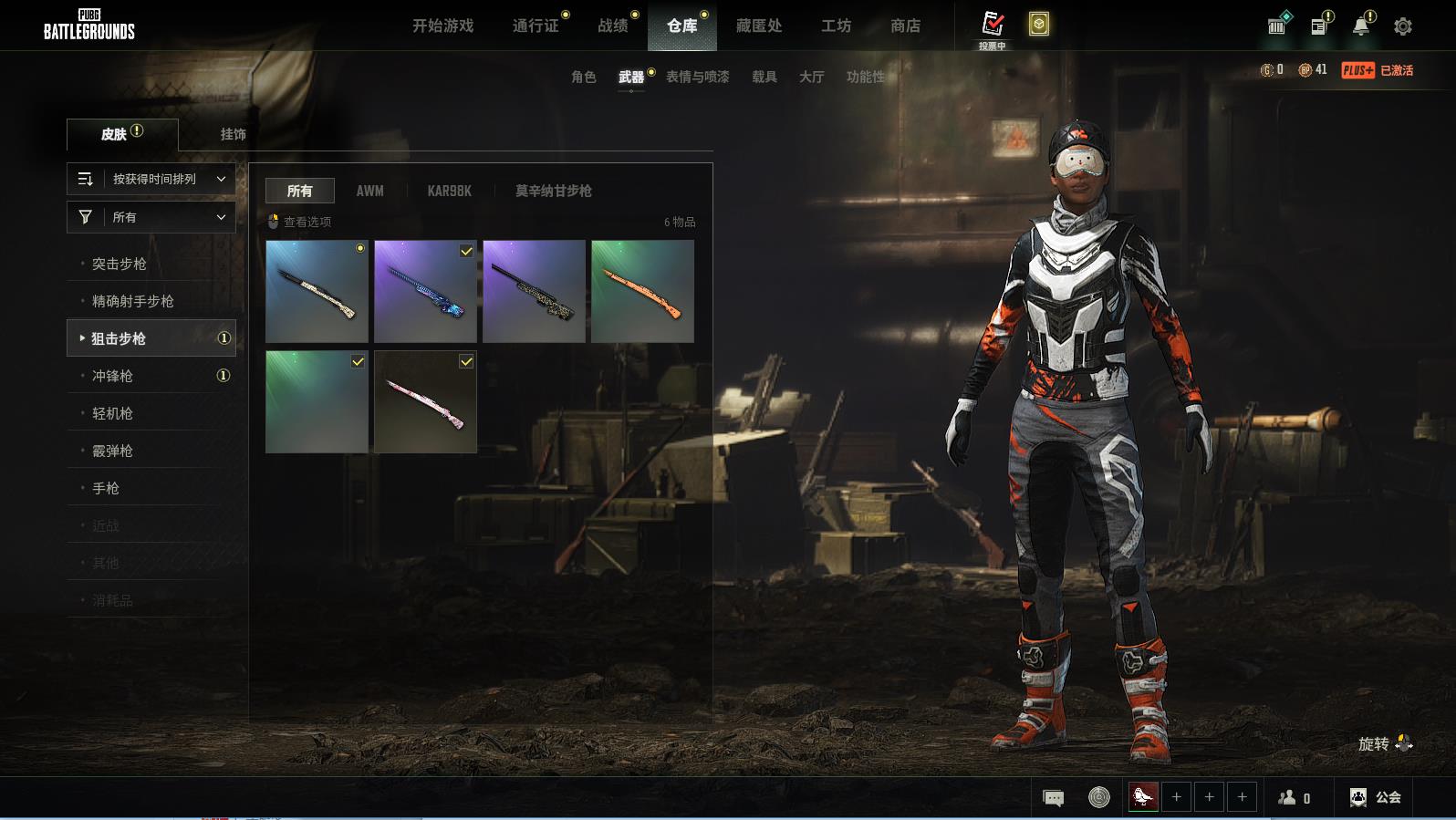Pick the 霰弹枪 shotgun category
Screen dimensions: 1456x820
point(112,451)
